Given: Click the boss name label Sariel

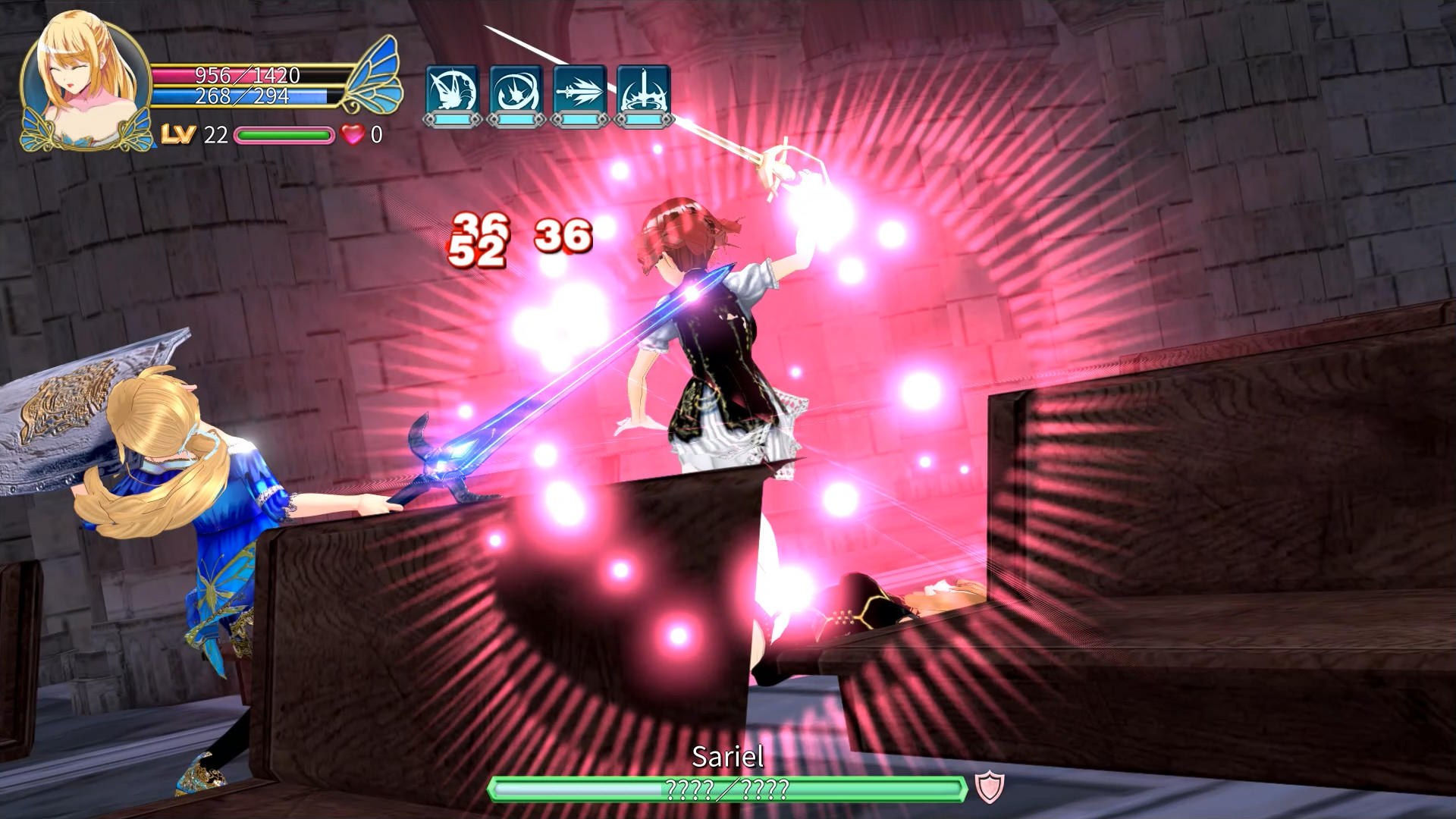Looking at the screenshot, I should [x=728, y=758].
